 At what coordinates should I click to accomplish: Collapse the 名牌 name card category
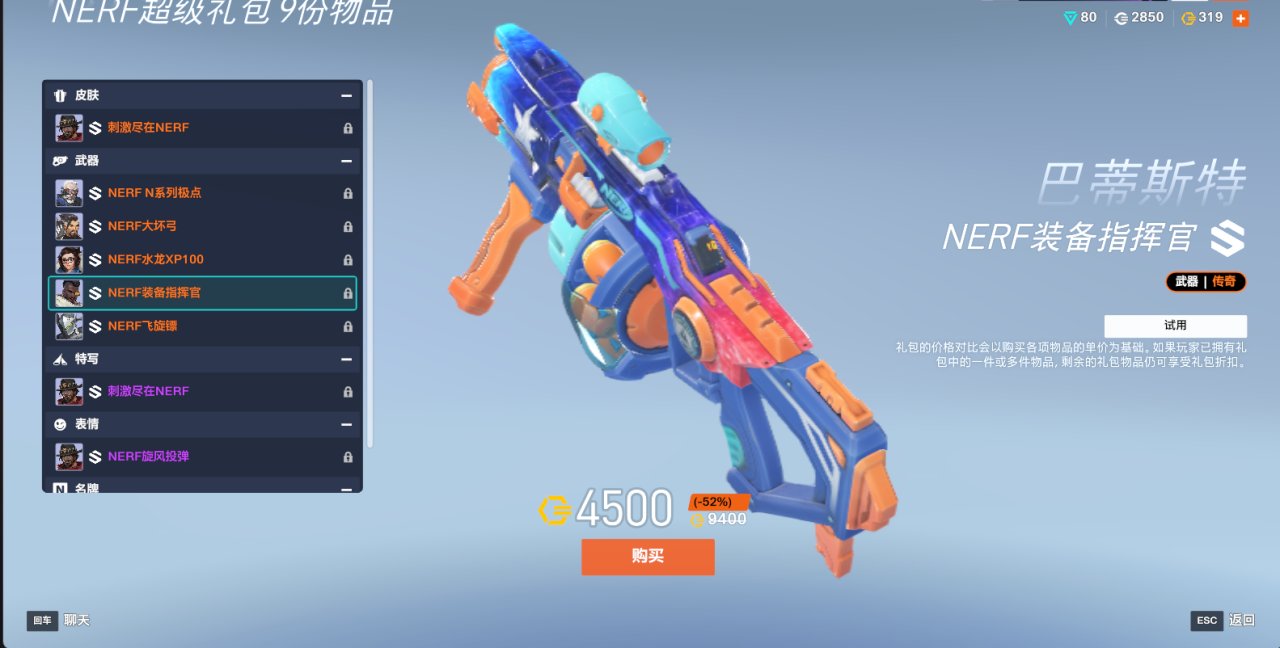(346, 488)
